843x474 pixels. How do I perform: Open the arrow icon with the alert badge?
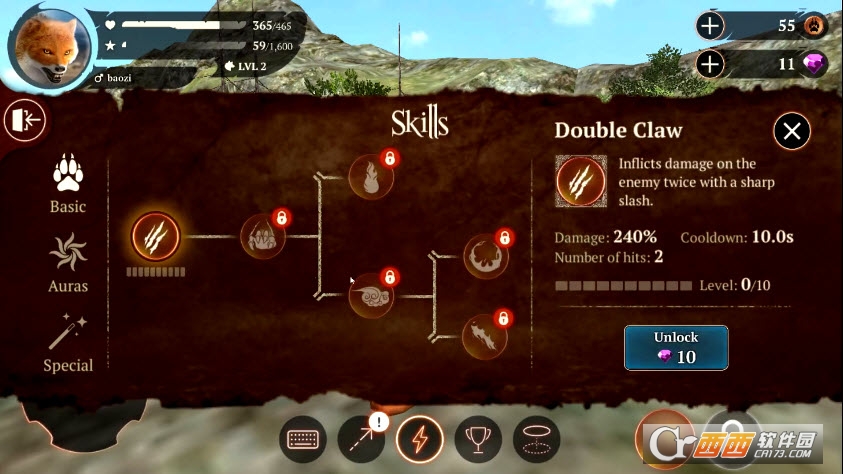(x=361, y=438)
